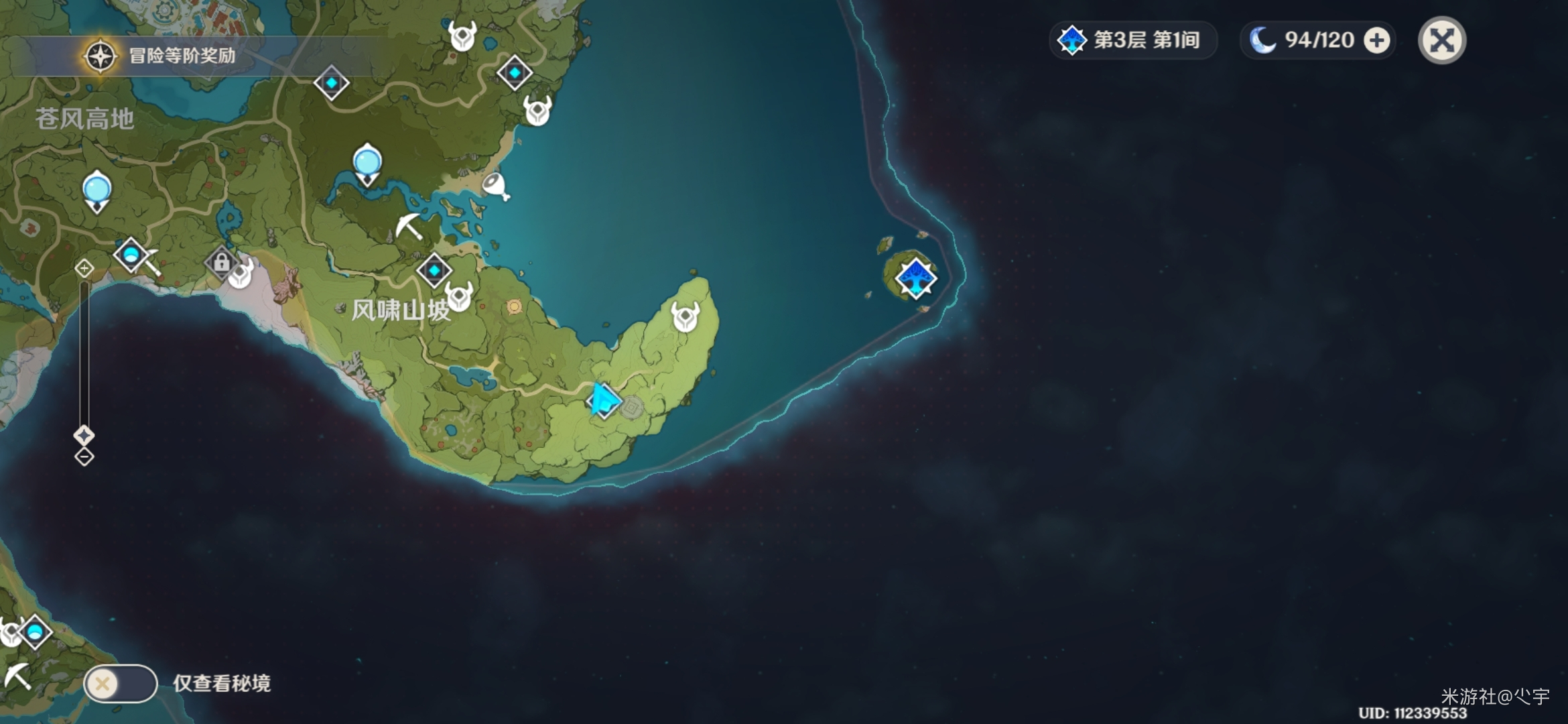Zoom in with the map plus button

pyautogui.click(x=84, y=269)
